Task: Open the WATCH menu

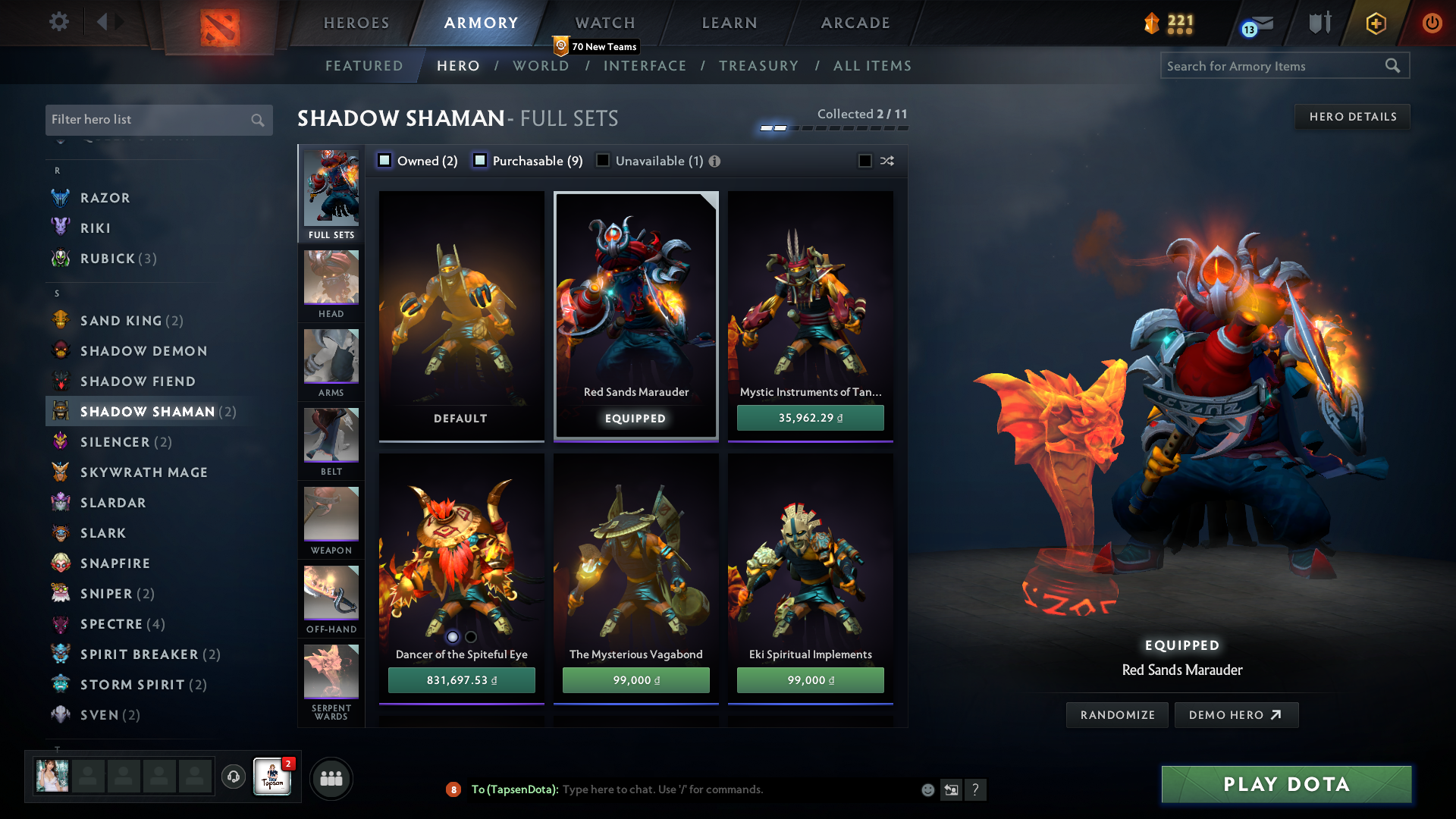Action: (x=604, y=23)
